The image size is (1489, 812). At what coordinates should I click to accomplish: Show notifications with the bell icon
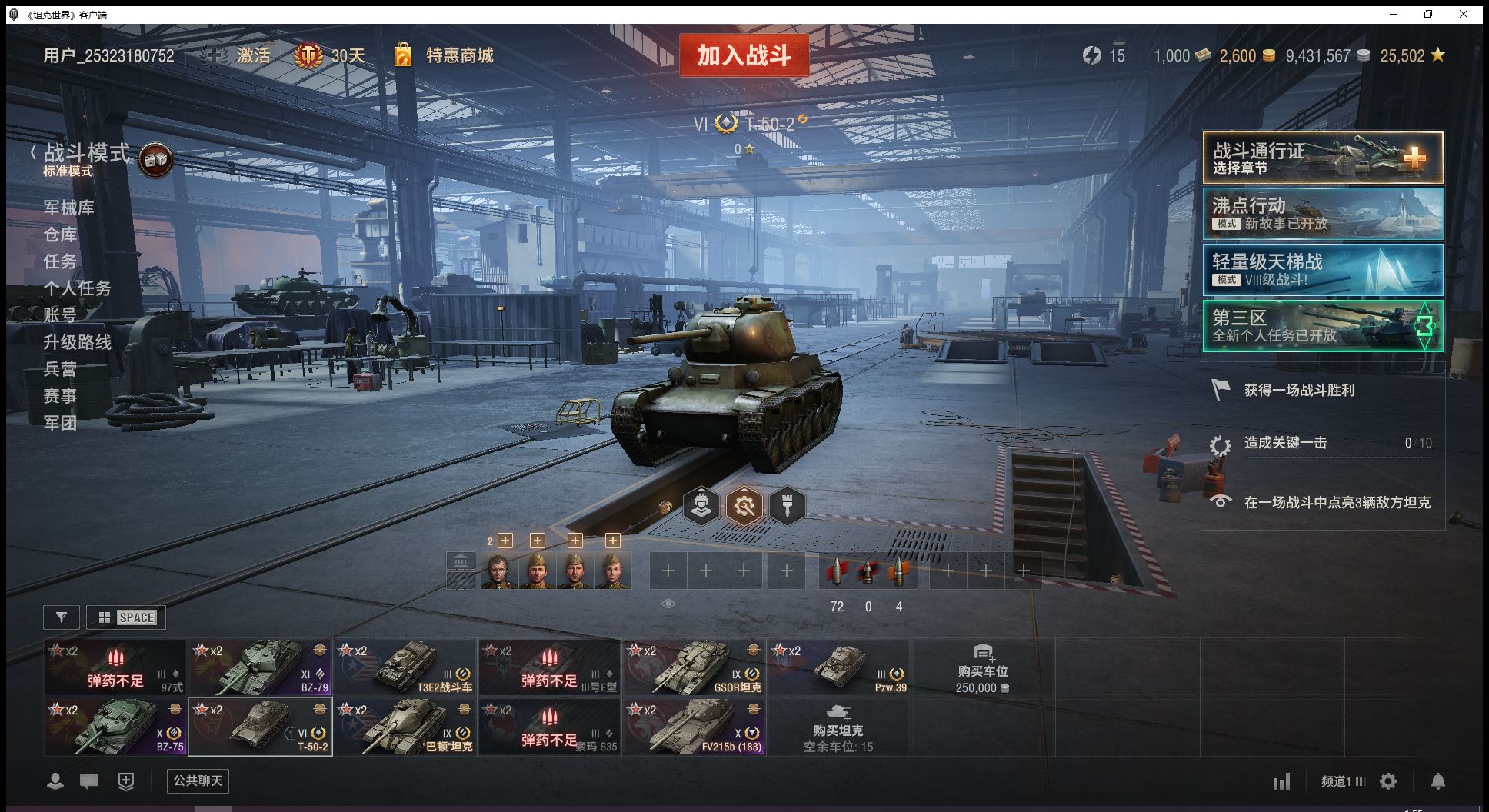(x=1437, y=781)
